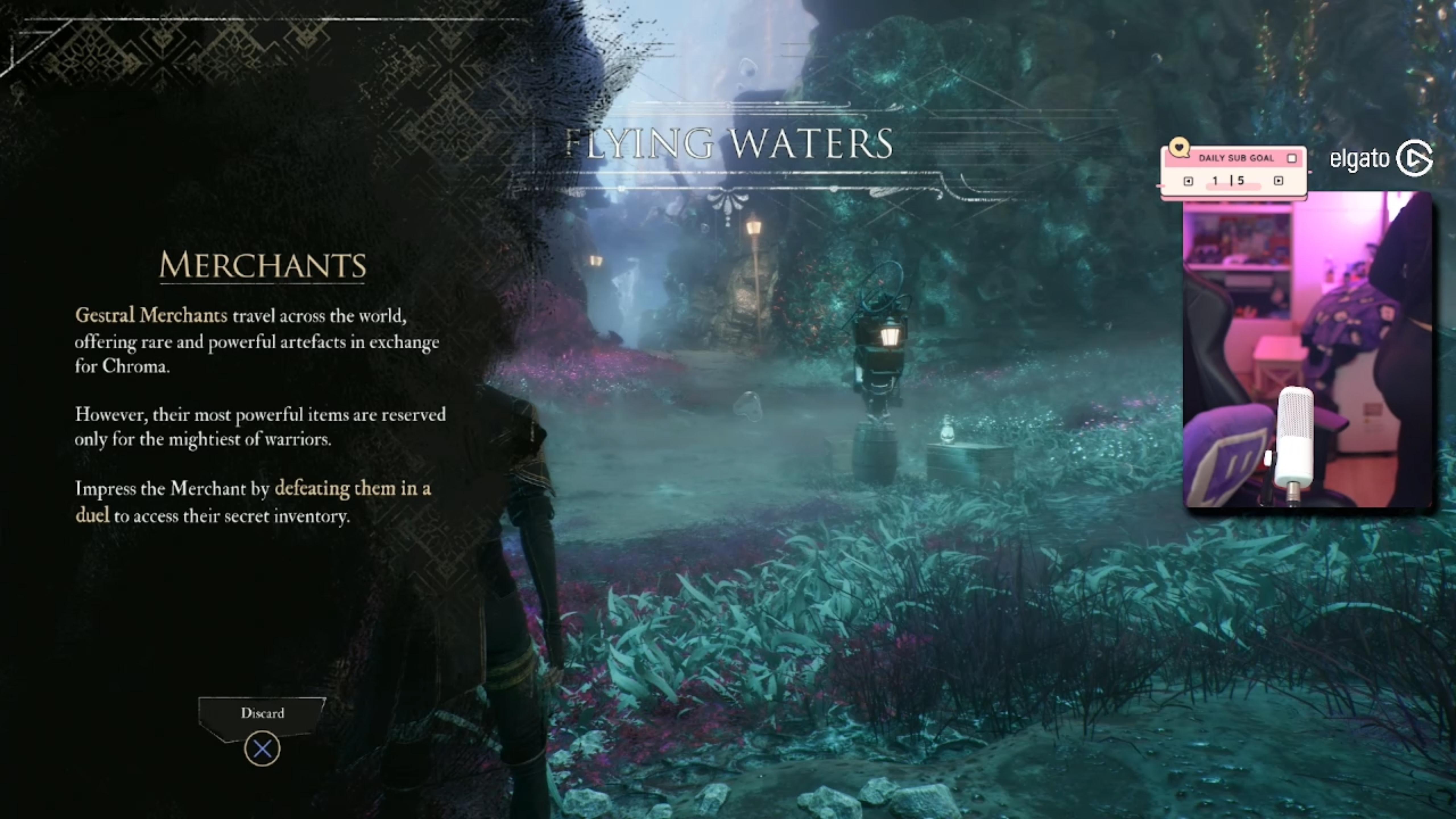Click the Daily Sub Goal right arrow
Image resolution: width=1456 pixels, height=819 pixels.
(x=1279, y=181)
